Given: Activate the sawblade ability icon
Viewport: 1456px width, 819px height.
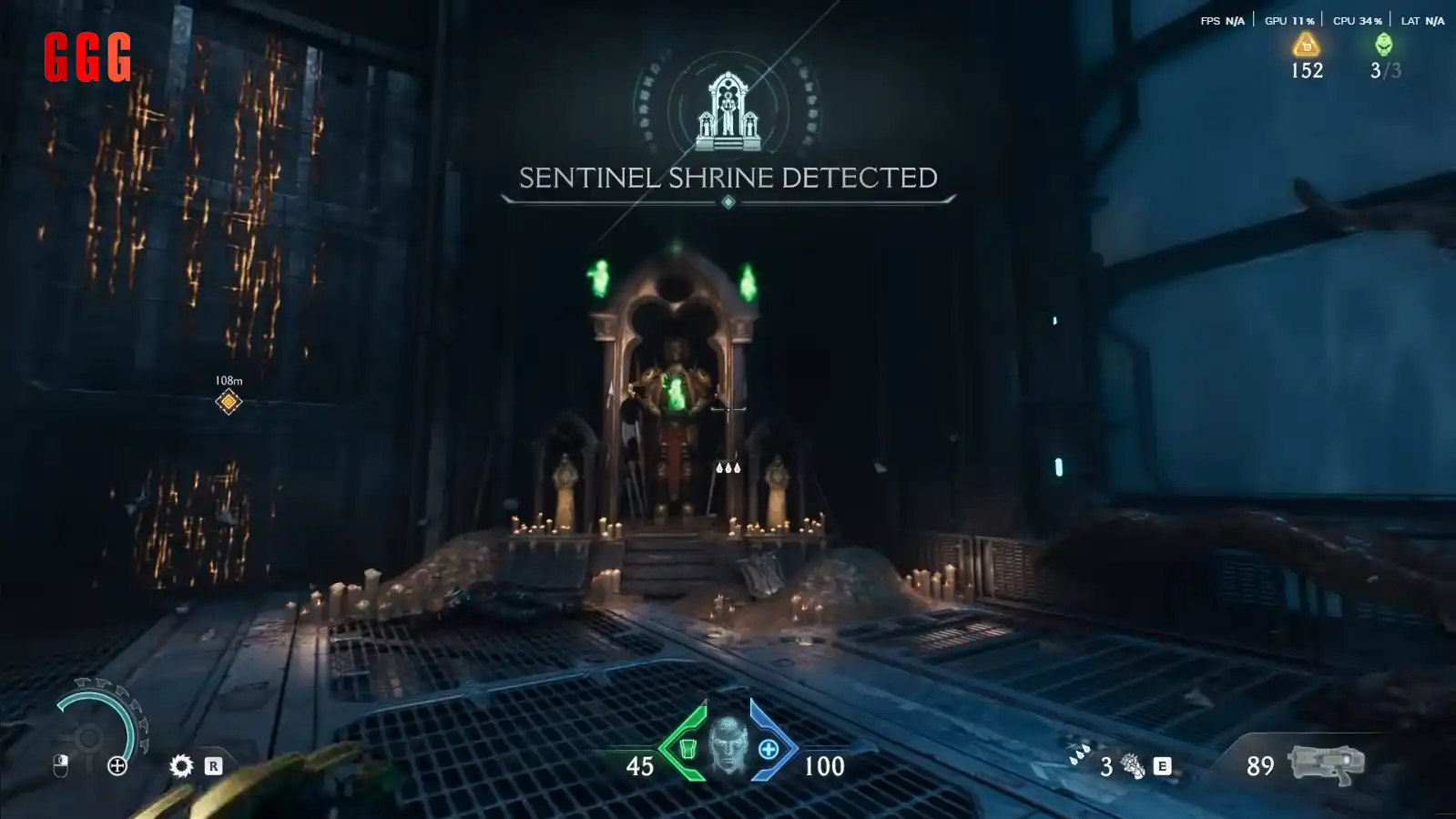Looking at the screenshot, I should (x=181, y=766).
